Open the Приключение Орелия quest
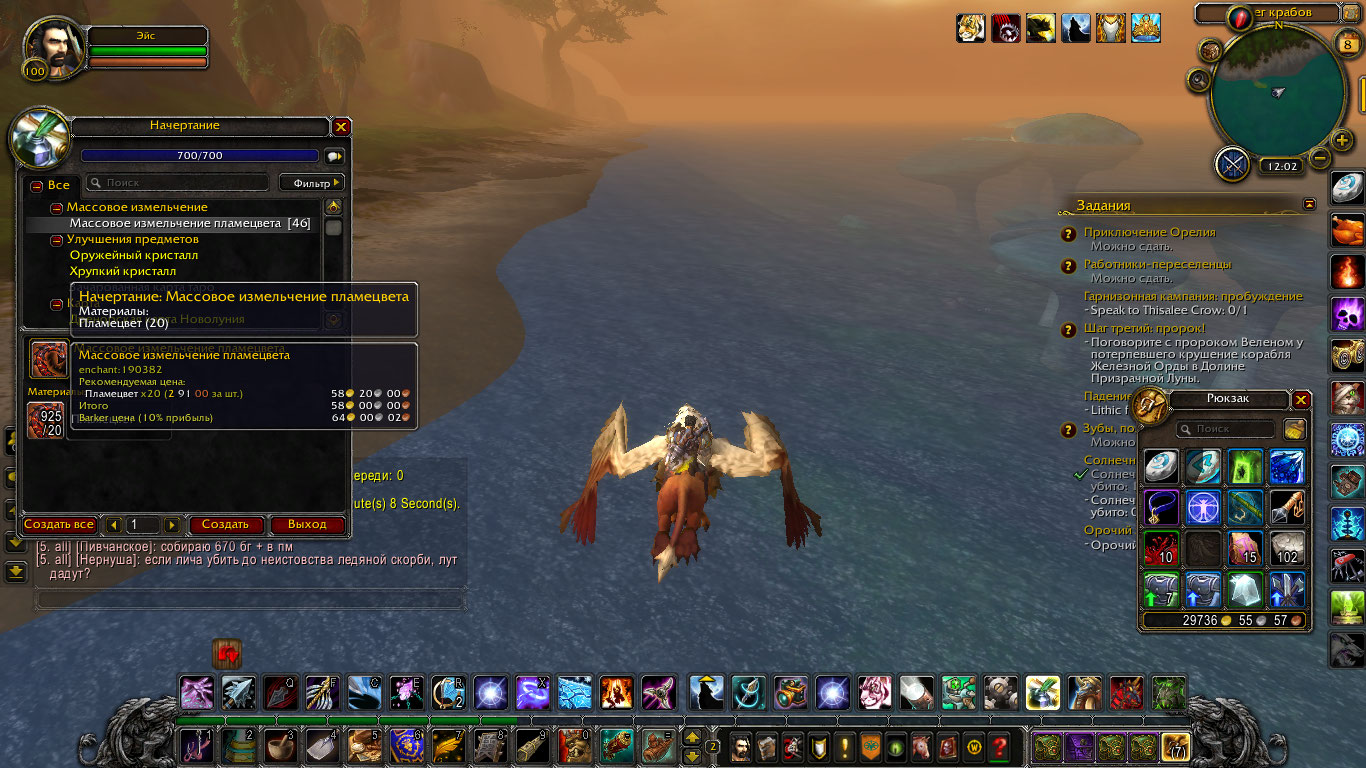1366x768 pixels. pyautogui.click(x=1149, y=232)
